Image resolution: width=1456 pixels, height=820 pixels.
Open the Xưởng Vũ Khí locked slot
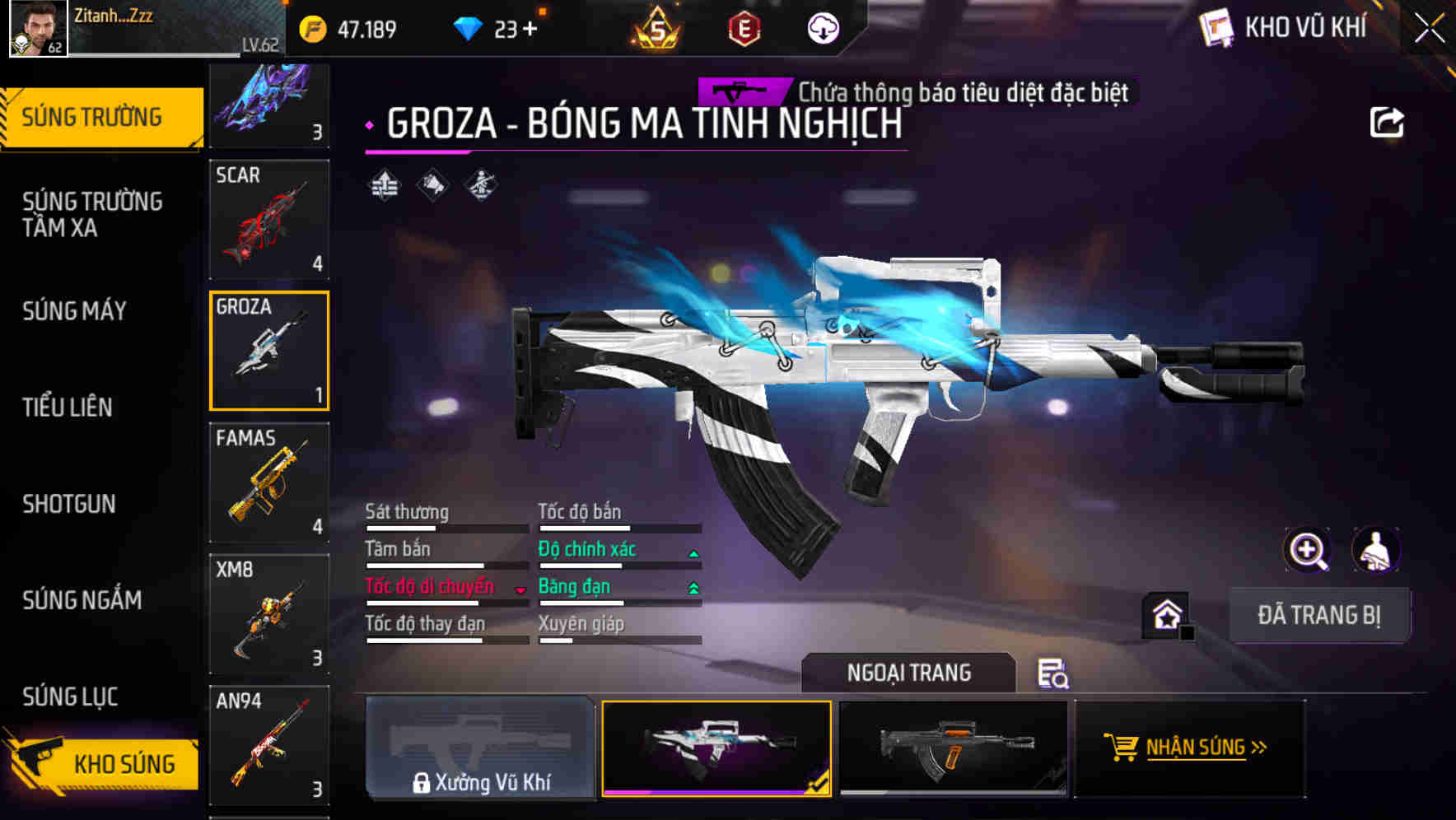(480, 748)
